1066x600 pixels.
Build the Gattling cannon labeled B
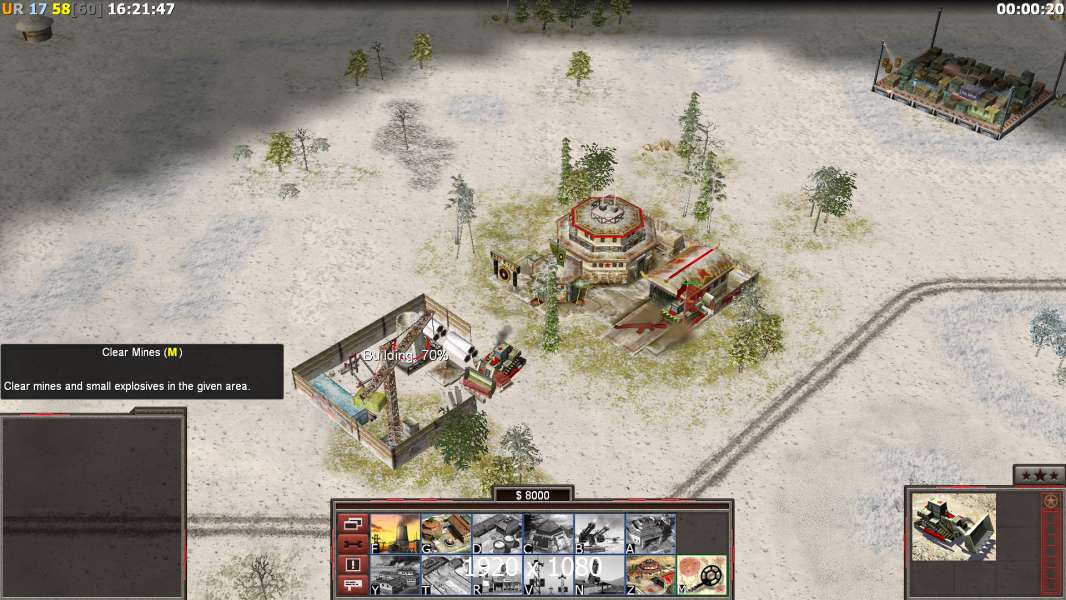(599, 533)
